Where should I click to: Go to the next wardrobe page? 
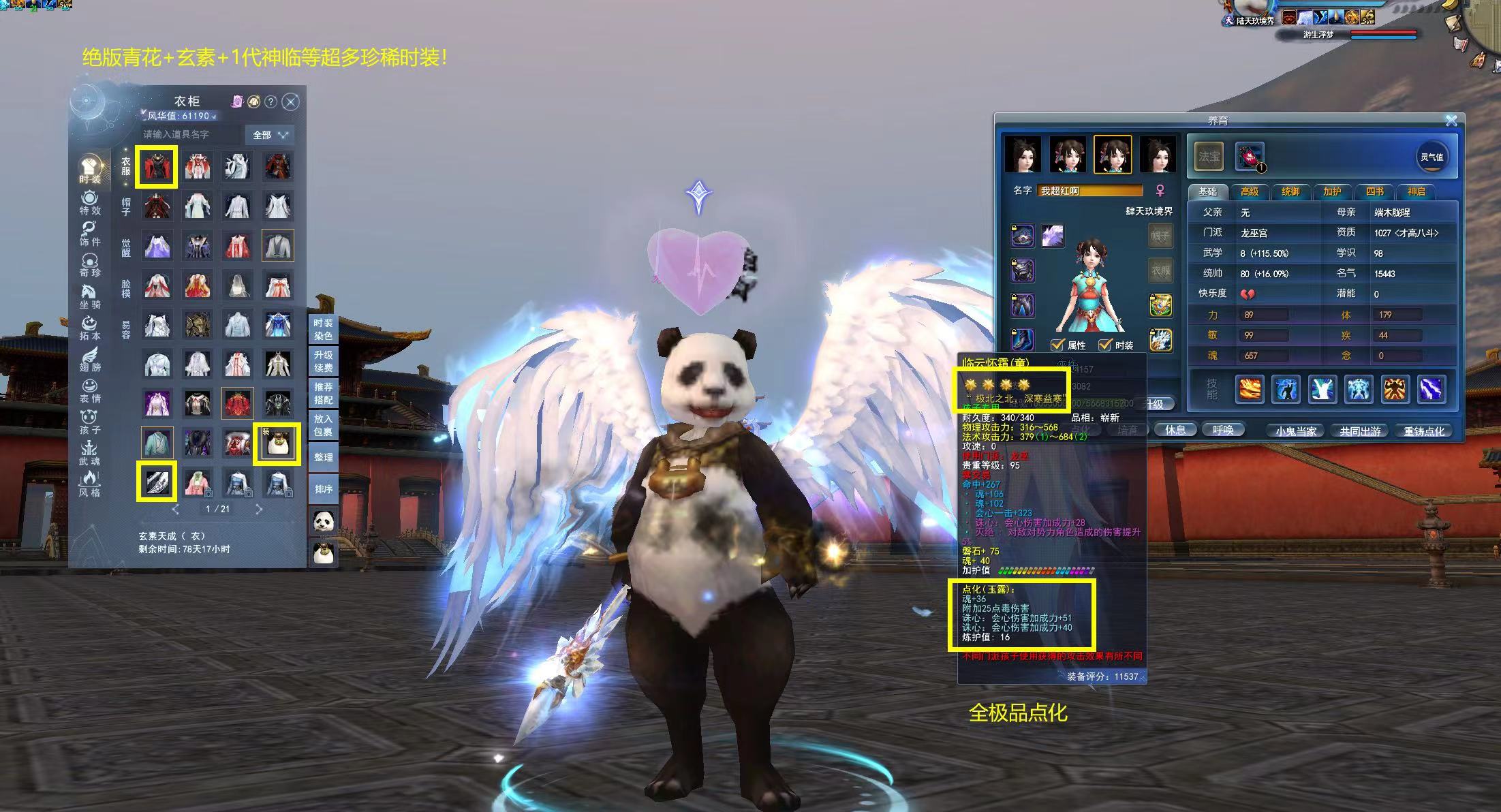(259, 509)
